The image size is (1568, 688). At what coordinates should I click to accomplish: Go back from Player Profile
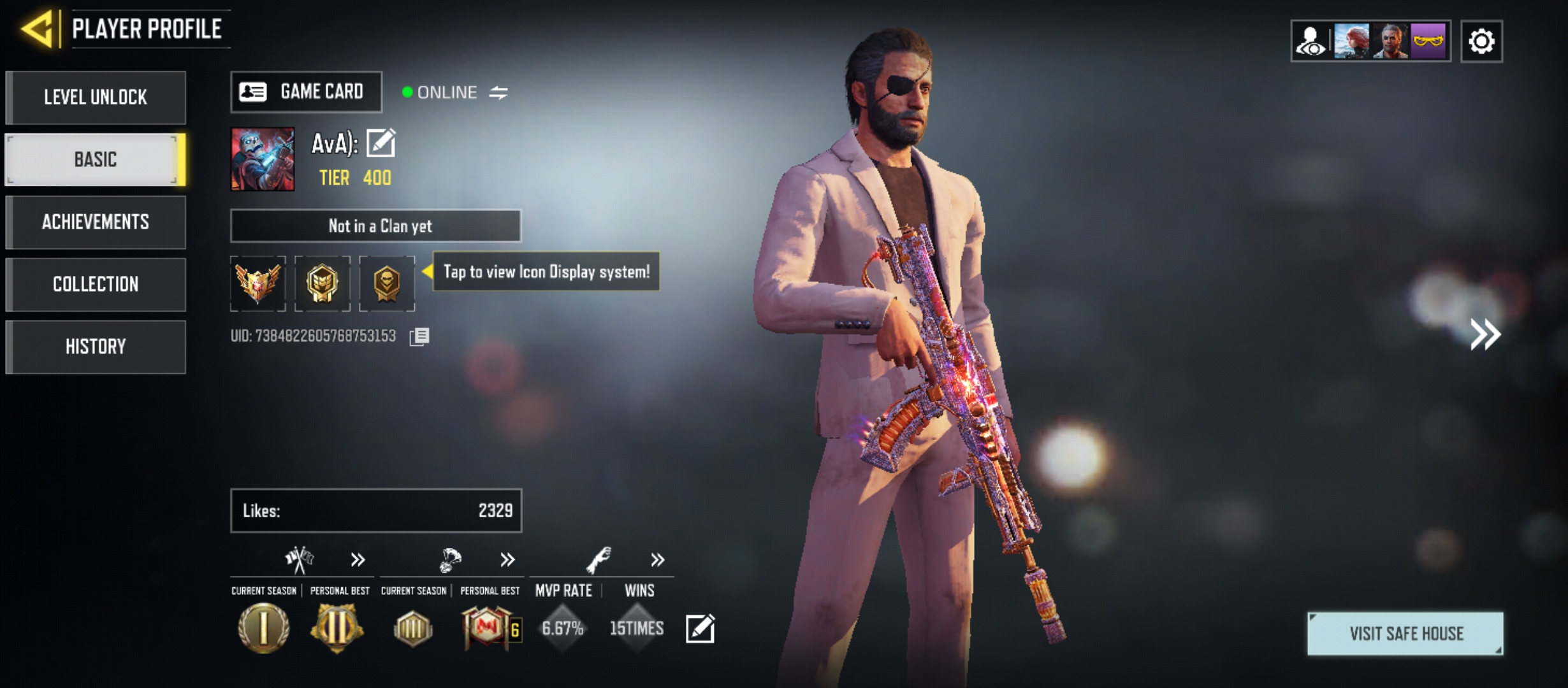pos(38,29)
